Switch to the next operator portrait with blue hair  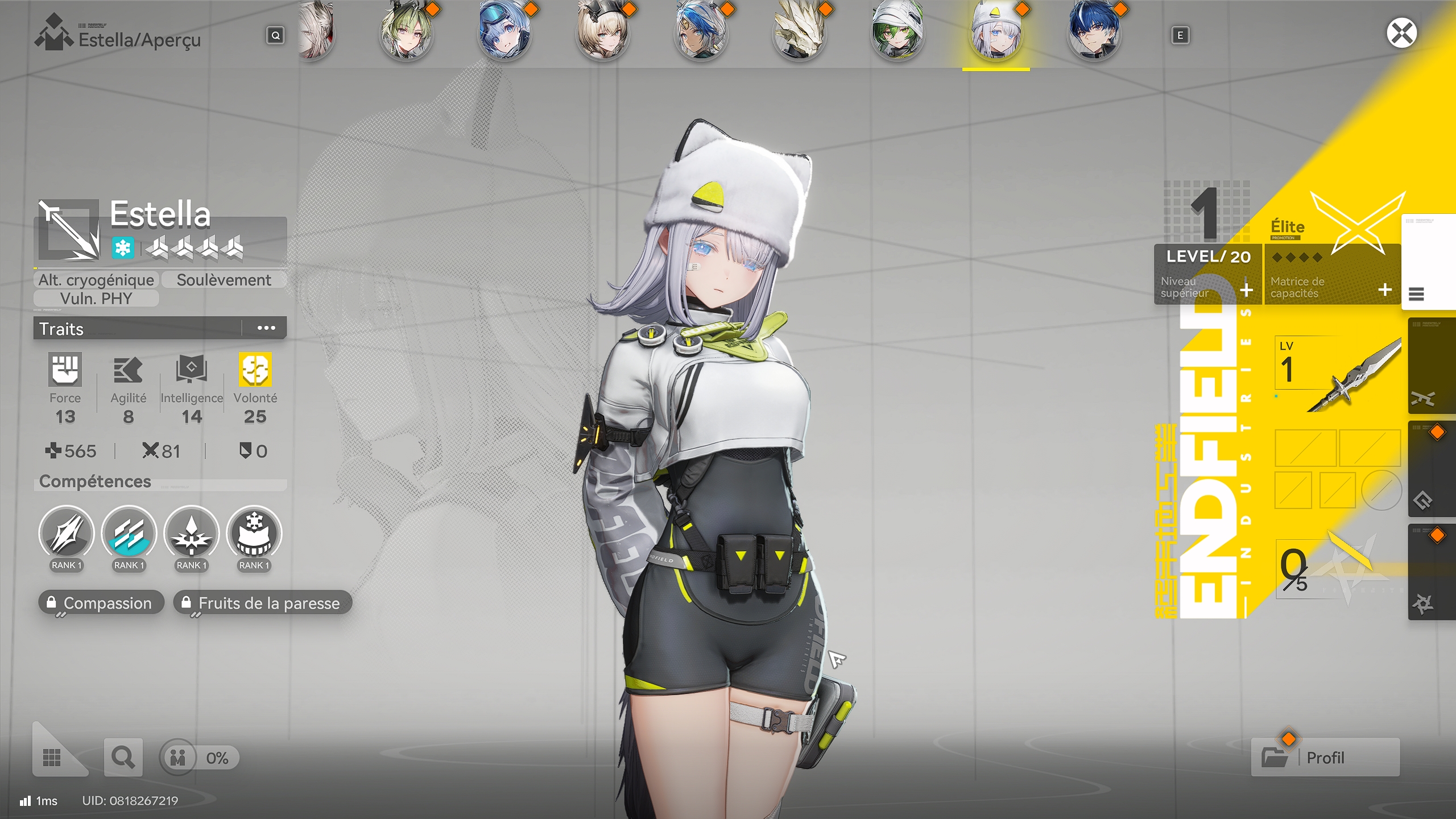click(x=1095, y=33)
